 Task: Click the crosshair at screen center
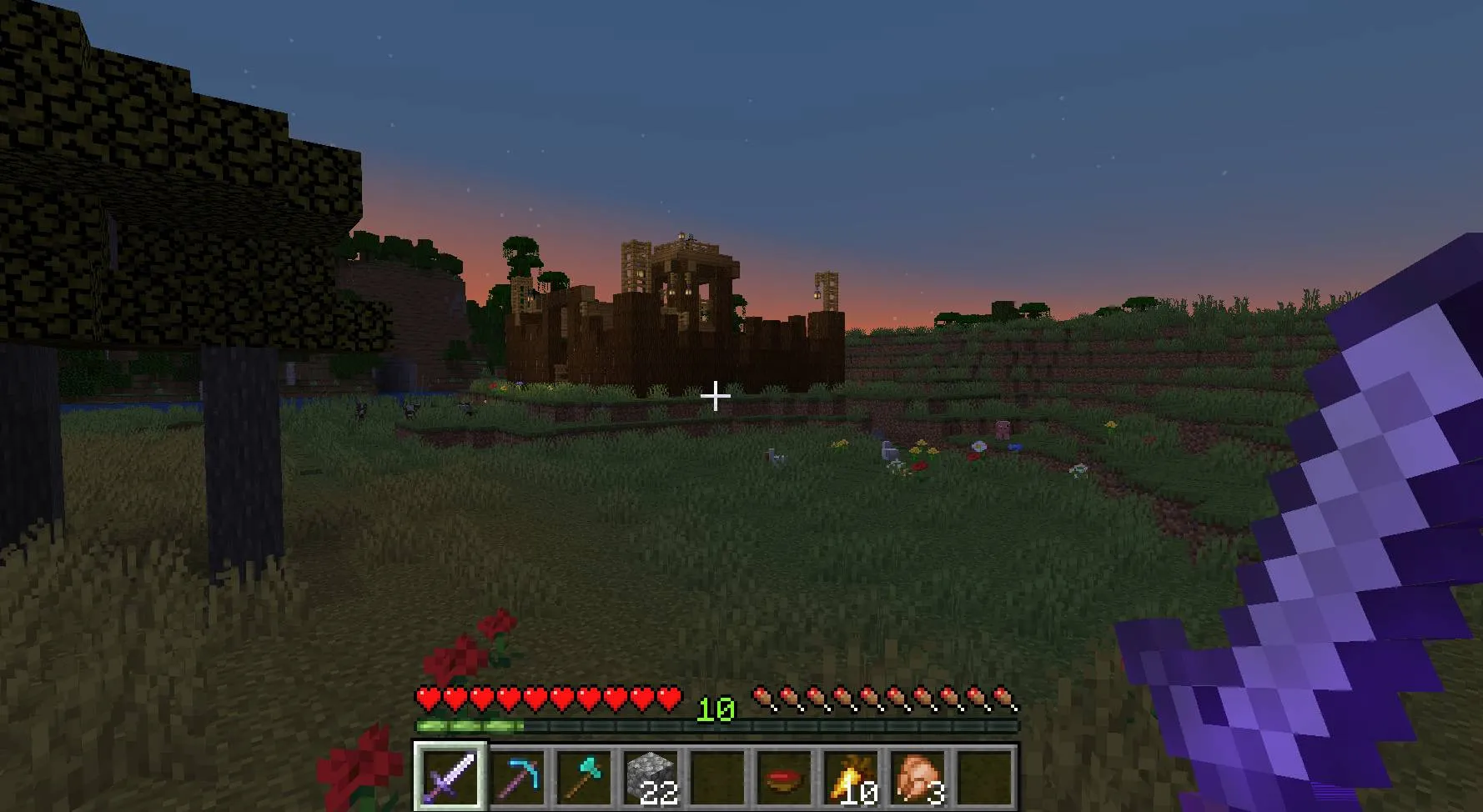(716, 398)
